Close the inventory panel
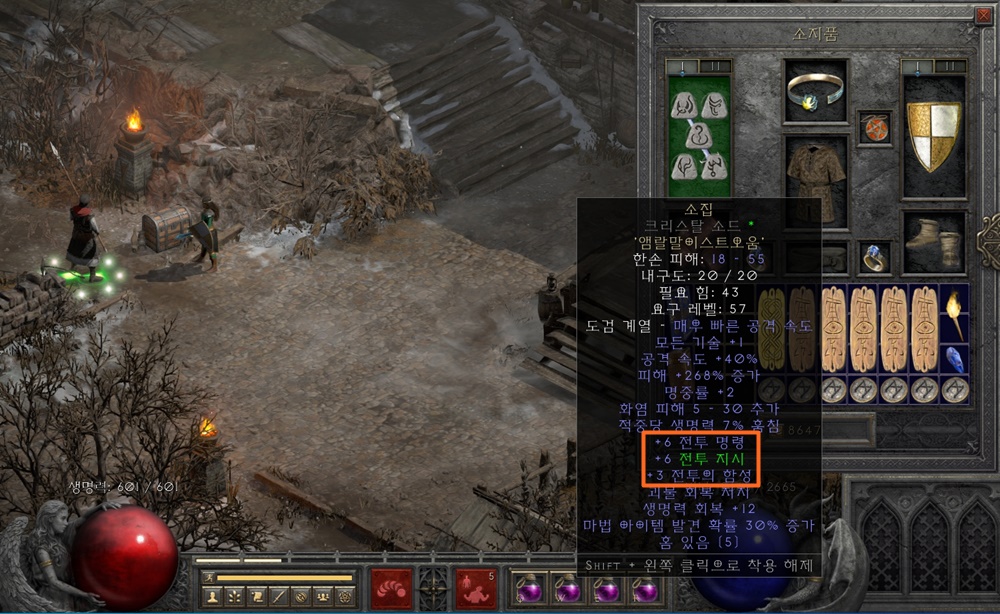1000x614 pixels. pyautogui.click(x=982, y=15)
